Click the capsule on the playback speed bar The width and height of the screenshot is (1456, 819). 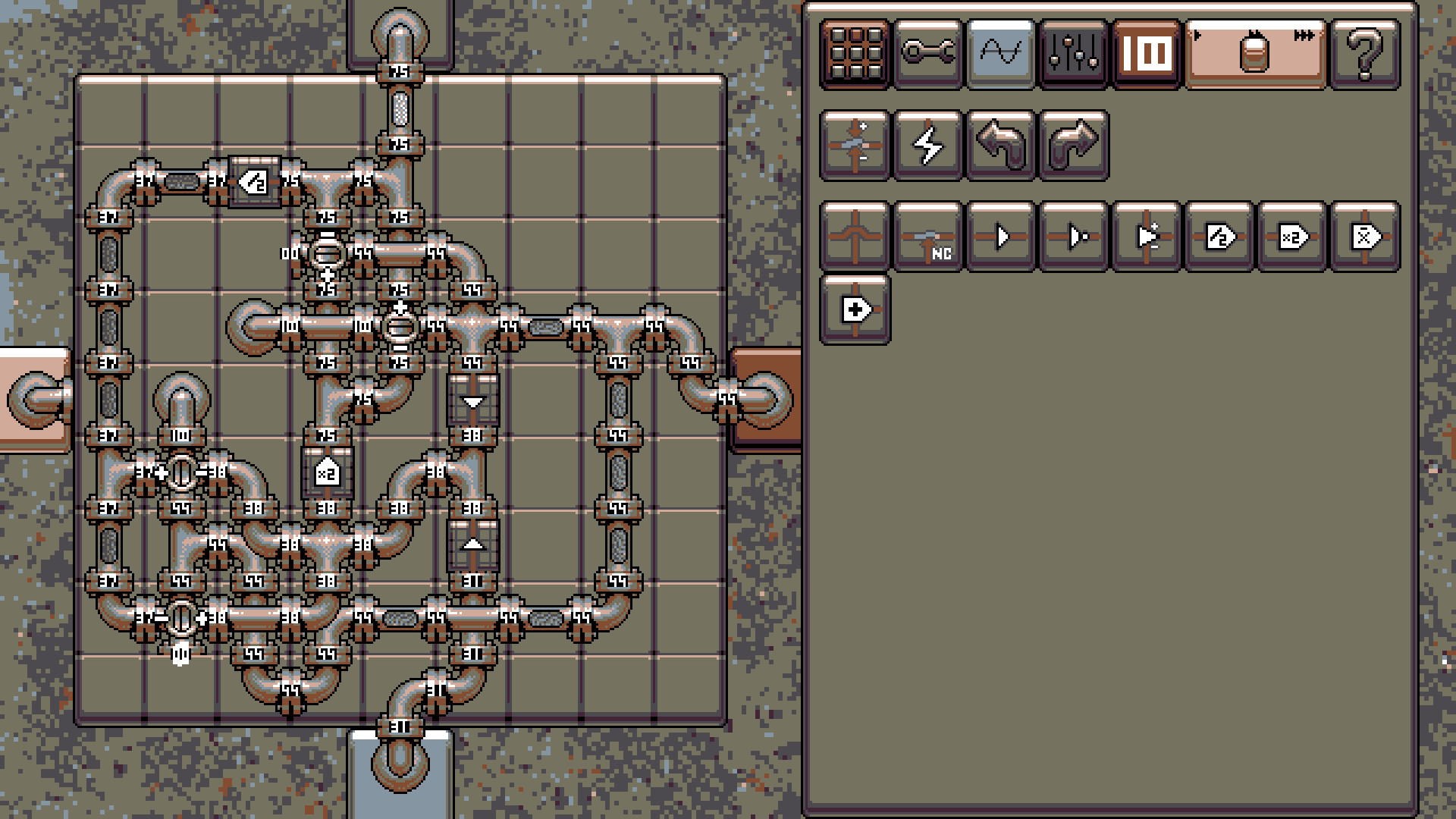click(1255, 52)
